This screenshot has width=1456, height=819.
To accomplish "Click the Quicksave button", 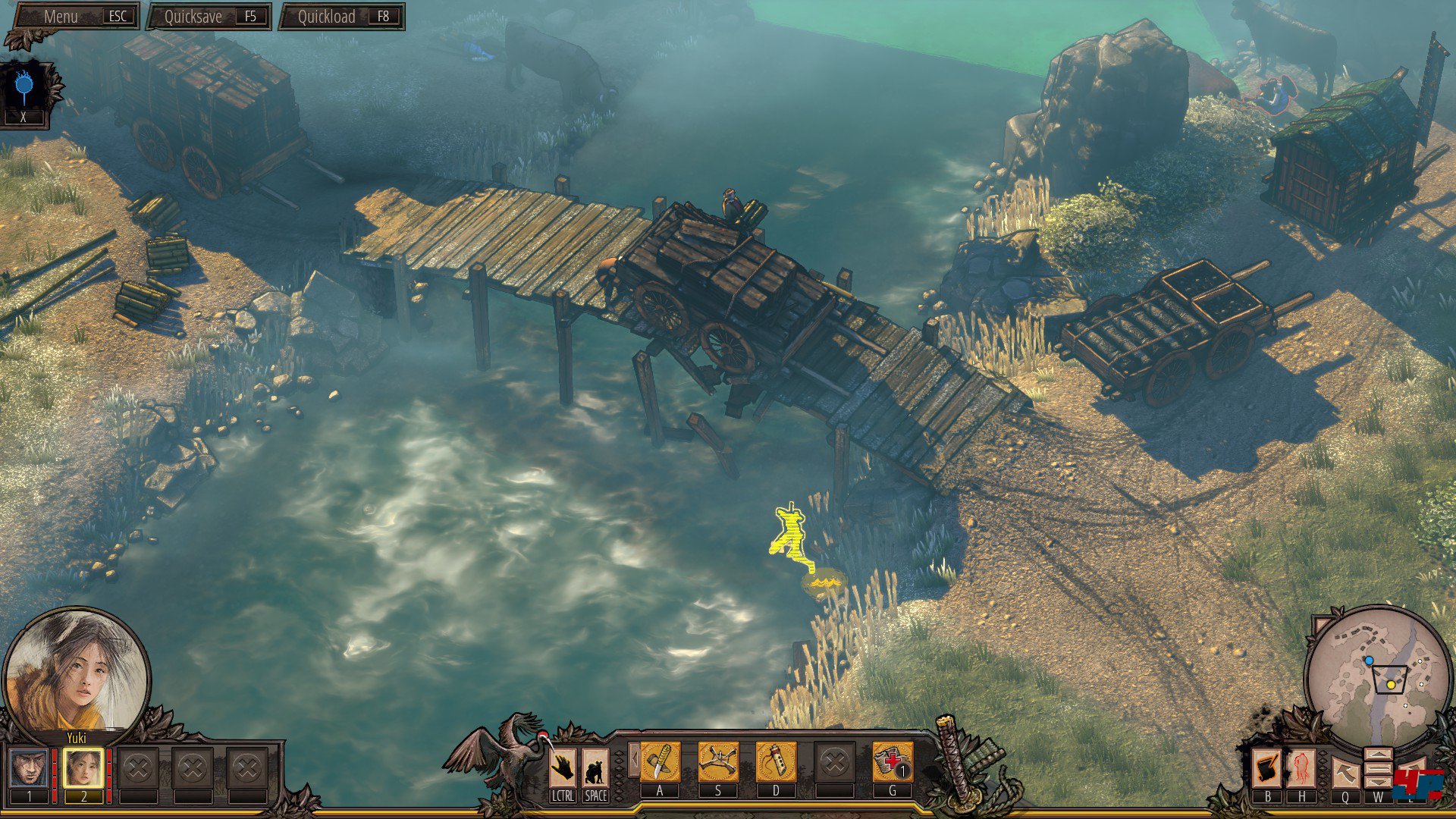I will click(209, 17).
